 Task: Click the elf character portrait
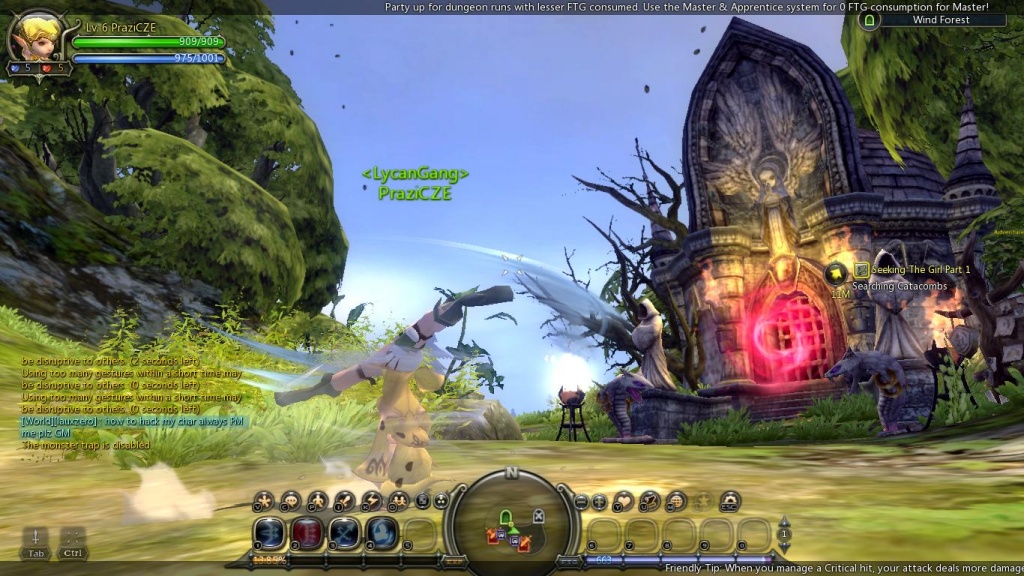30,37
